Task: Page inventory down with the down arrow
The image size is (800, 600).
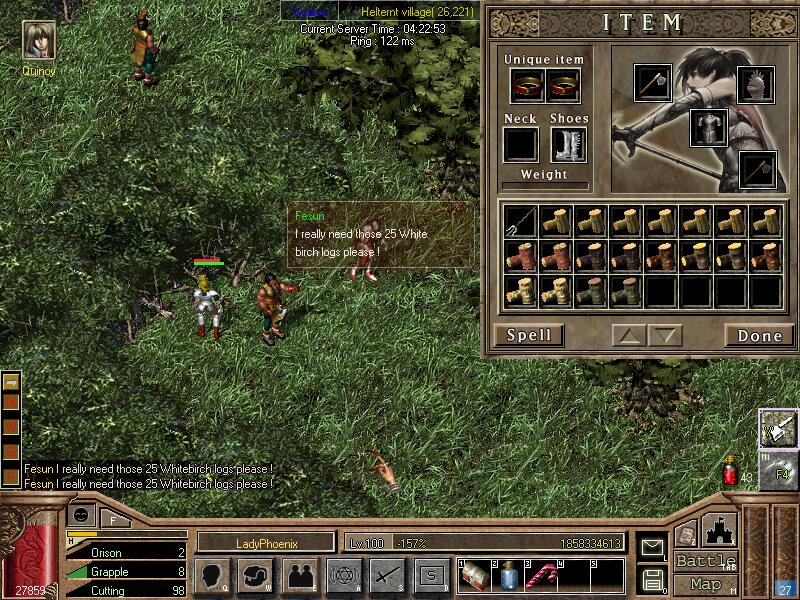Action: click(x=664, y=335)
